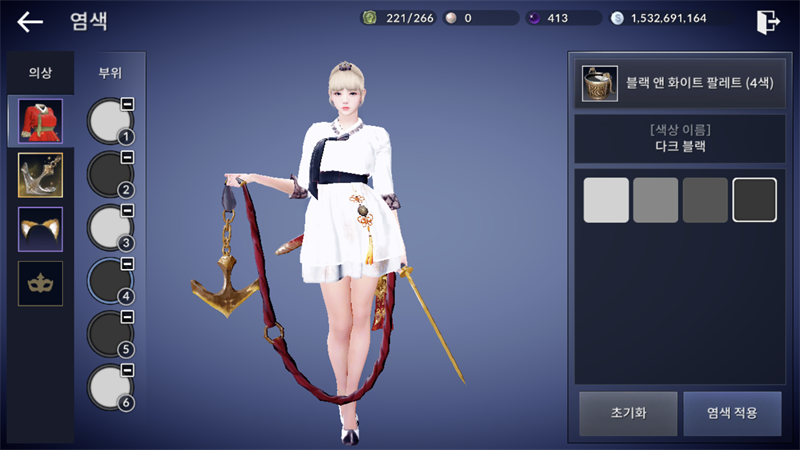The image size is (800, 450).
Task: Pick the lightest white color swatch
Action: 606,200
